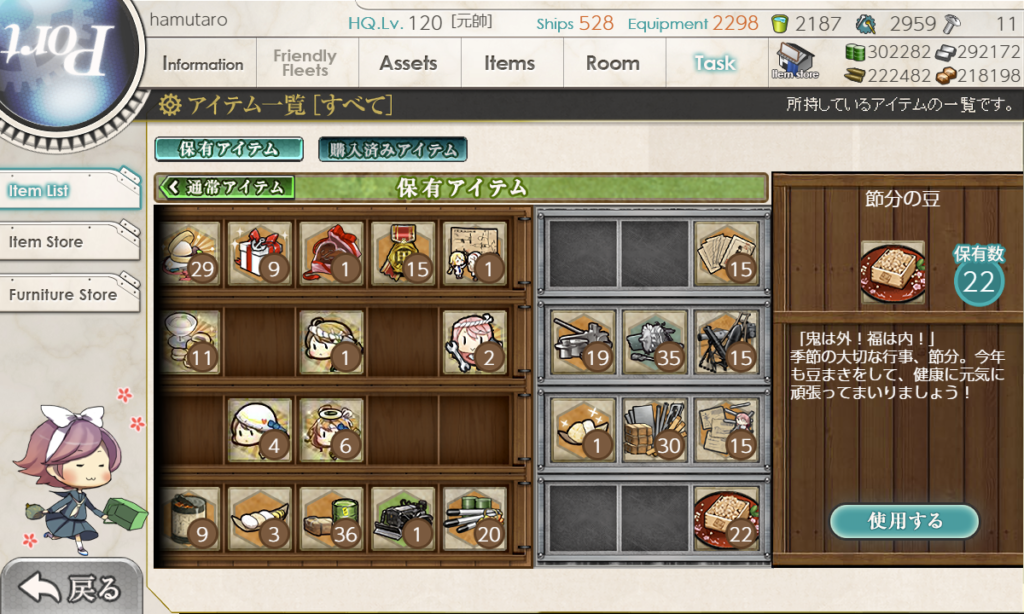Viewport: 1024px width, 614px height.
Task: Switch to 購入済みアイテム purchased items tab
Action: (x=393, y=150)
